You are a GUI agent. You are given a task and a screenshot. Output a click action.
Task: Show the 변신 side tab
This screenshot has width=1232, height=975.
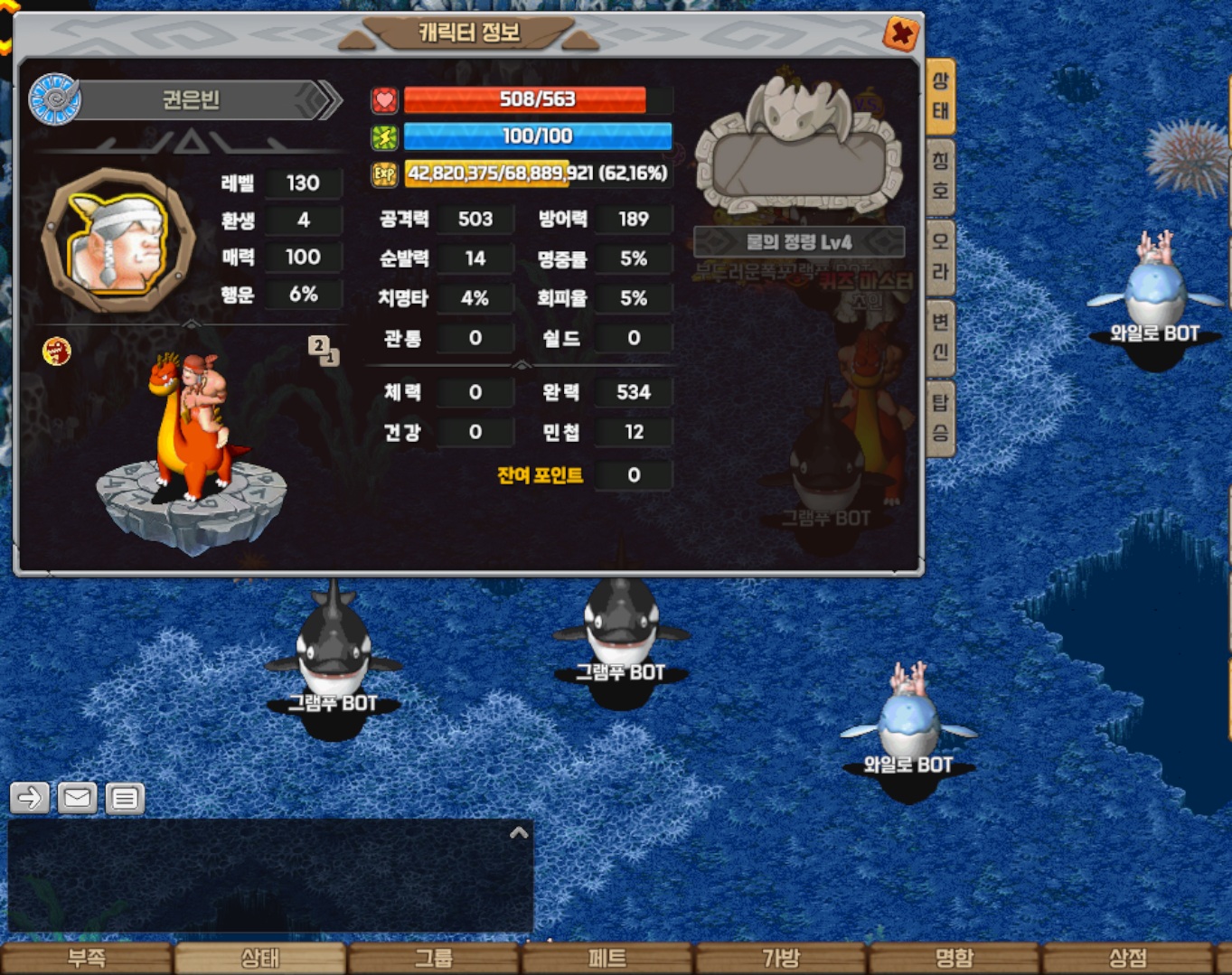pos(940,336)
